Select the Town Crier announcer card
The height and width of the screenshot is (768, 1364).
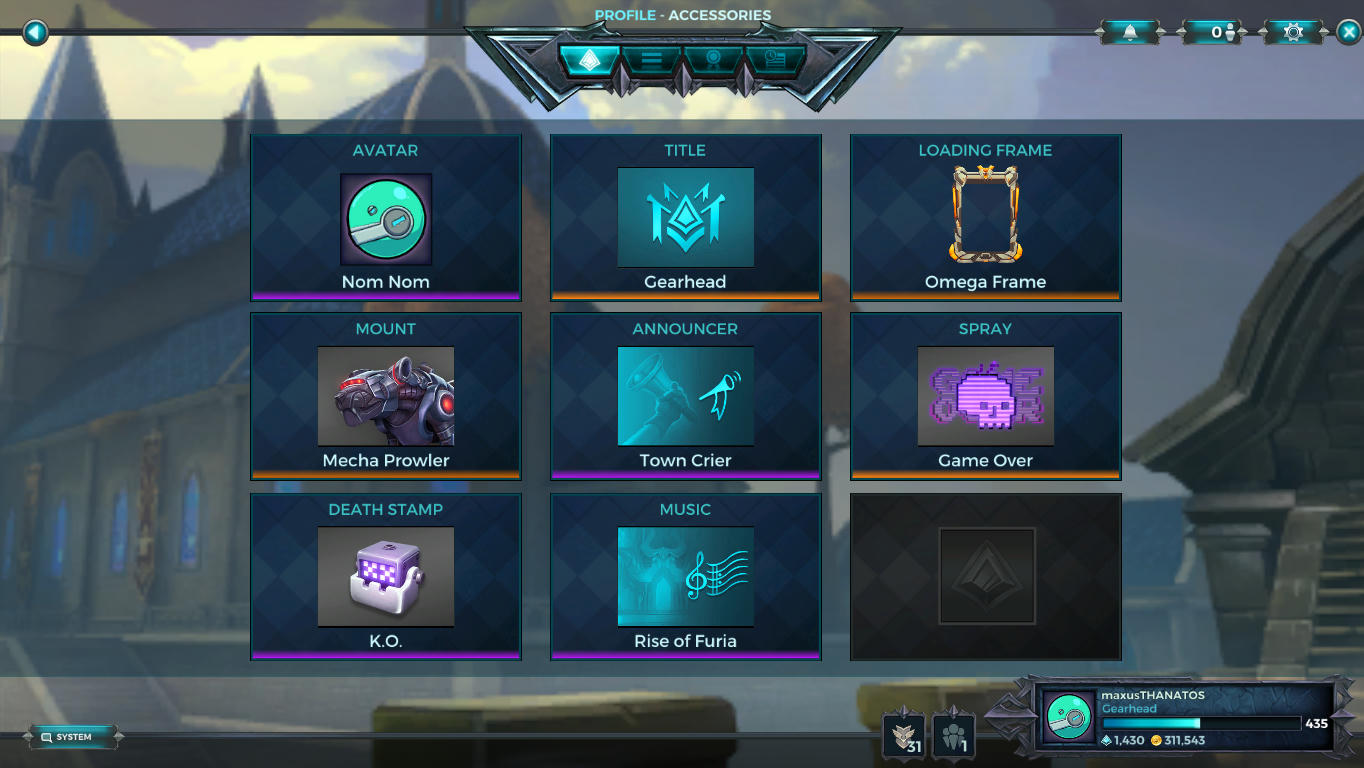tap(685, 395)
